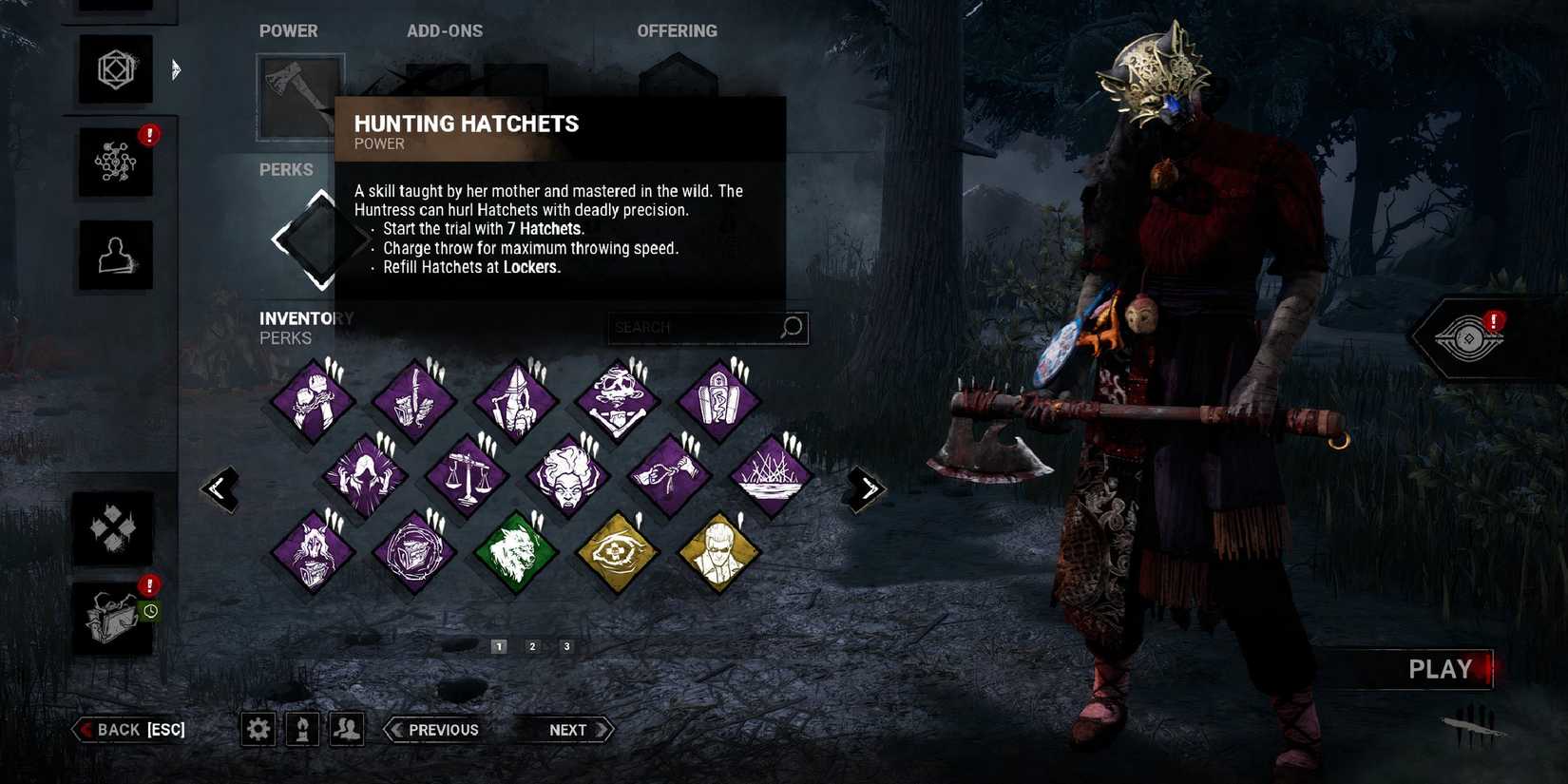This screenshot has height=784, width=1568.
Task: Switch to perk page 3
Action: point(566,645)
